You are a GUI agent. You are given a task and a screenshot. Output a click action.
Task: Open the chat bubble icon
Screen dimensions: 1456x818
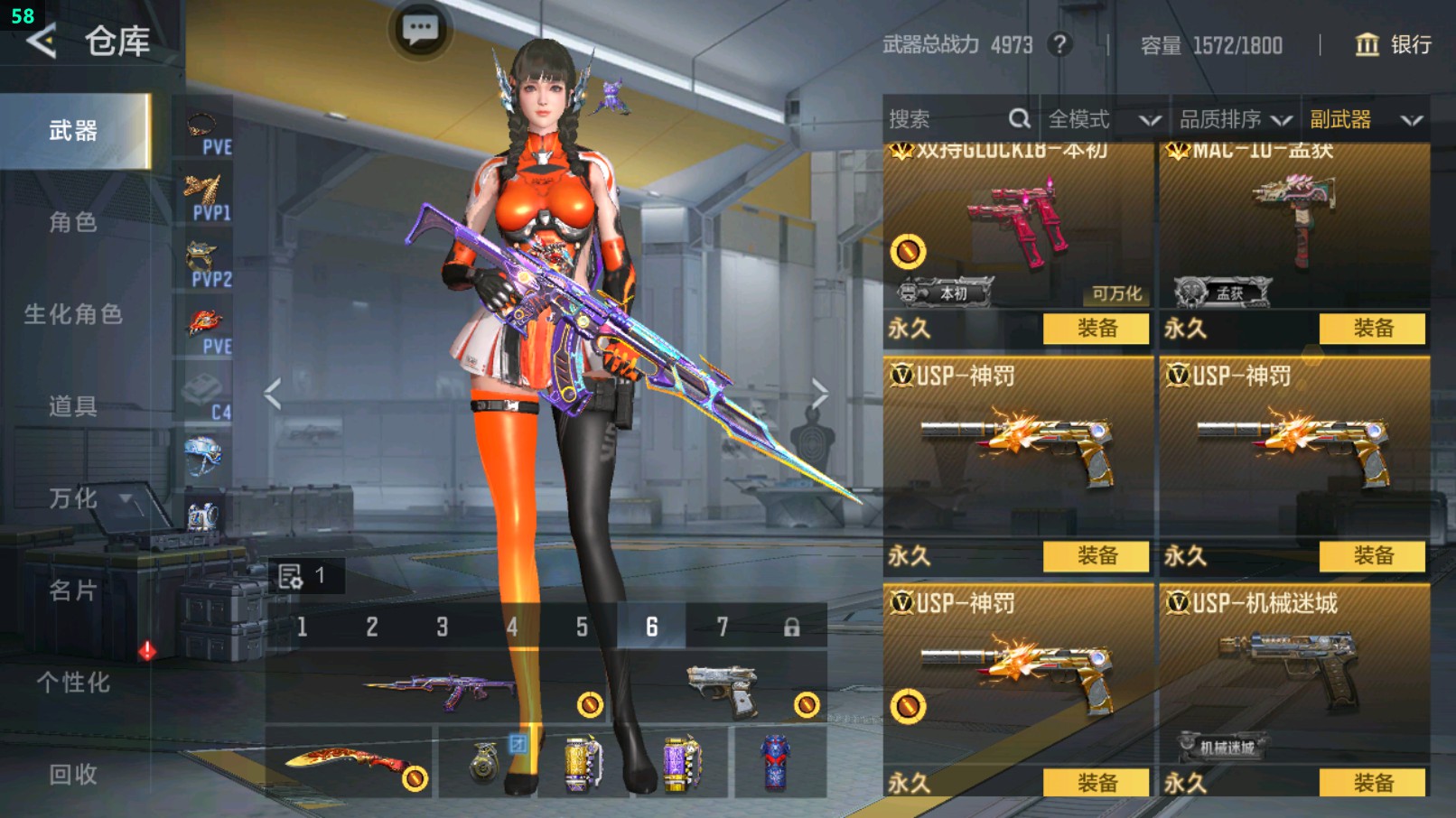pyautogui.click(x=420, y=30)
